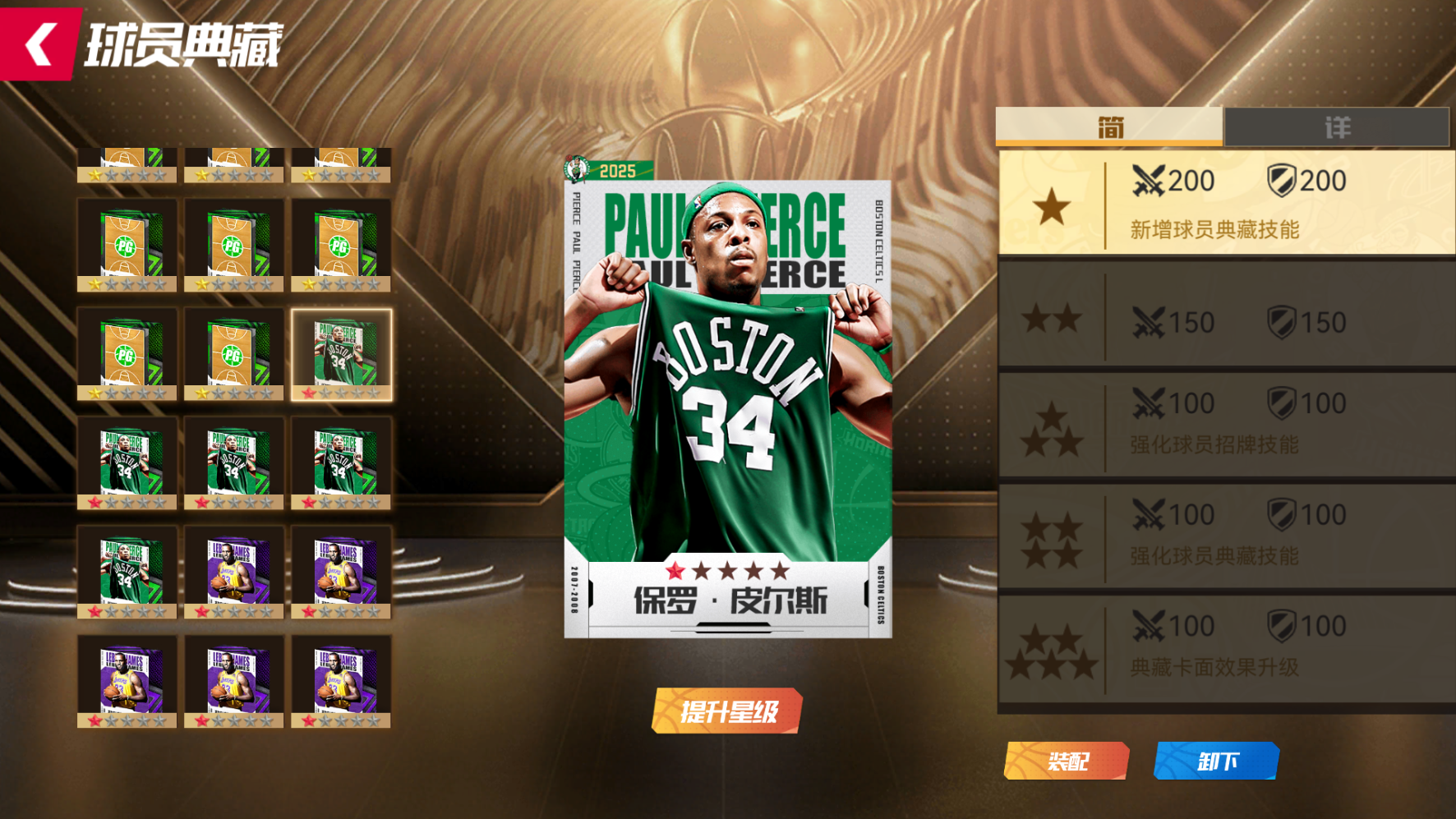The height and width of the screenshot is (819, 1456).
Task: Select the highlighted Paul Pierce card thumbnail
Action: [341, 355]
